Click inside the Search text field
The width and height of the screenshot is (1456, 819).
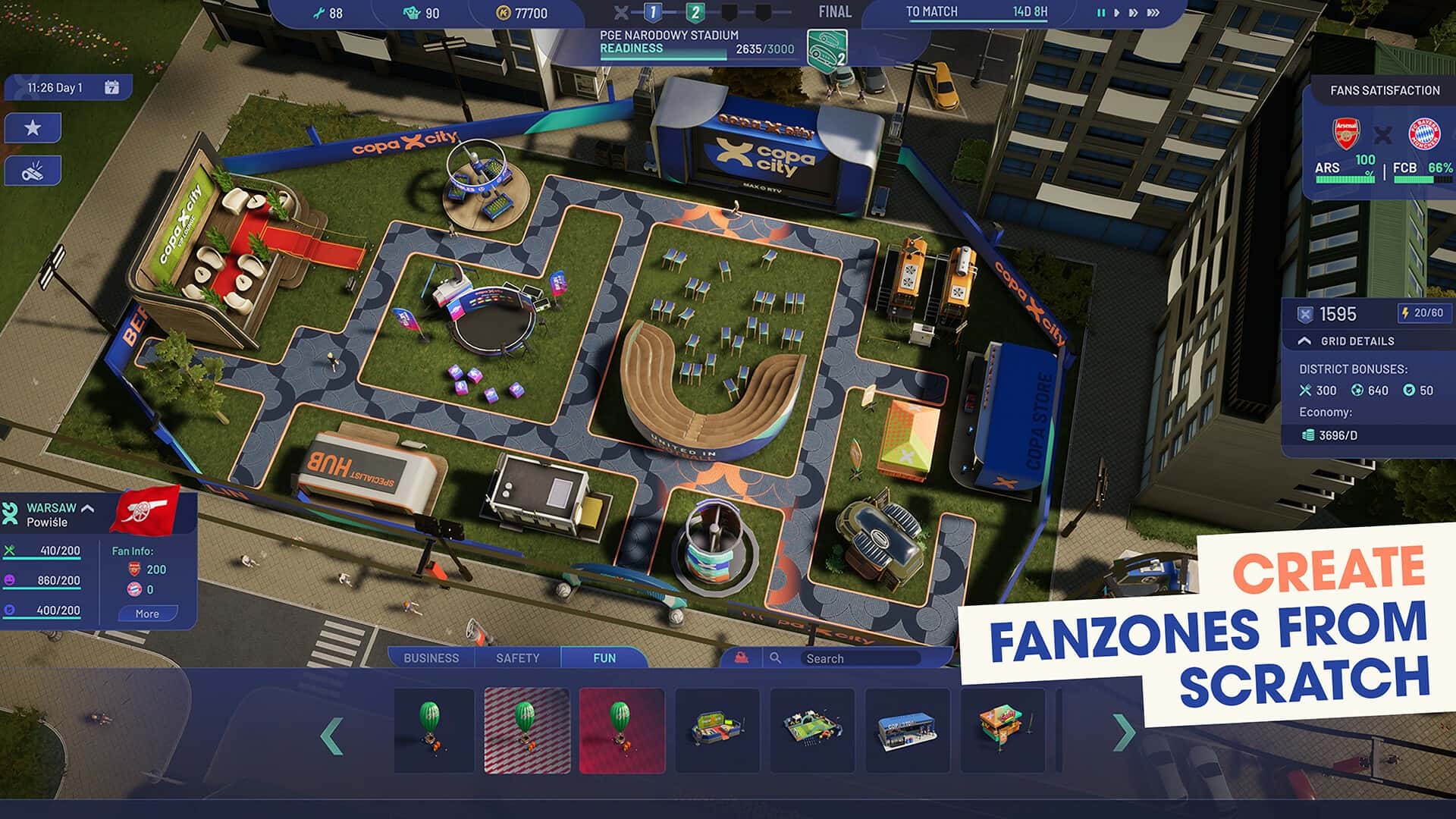[861, 658]
